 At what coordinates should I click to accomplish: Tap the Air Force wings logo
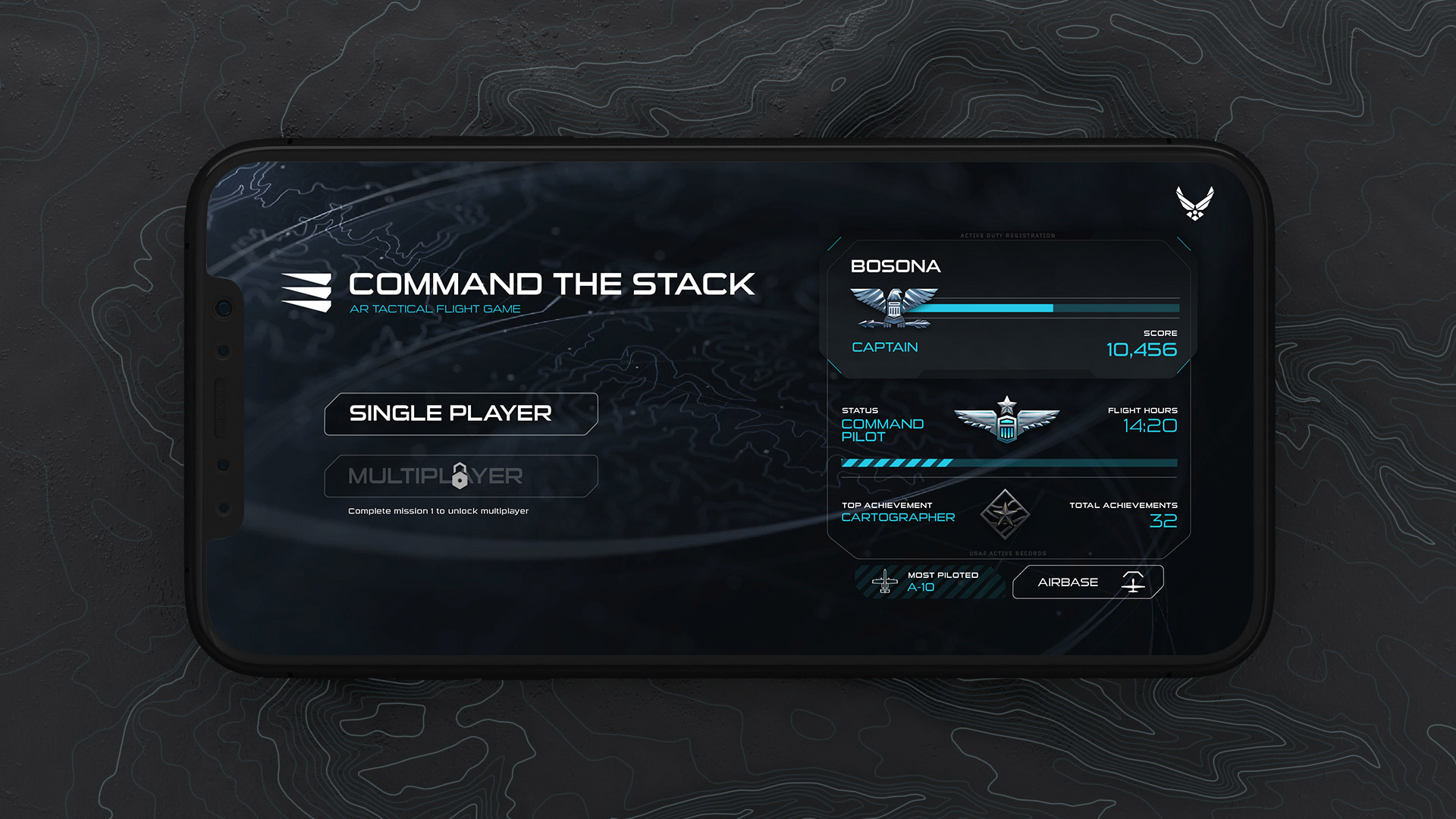(1194, 202)
